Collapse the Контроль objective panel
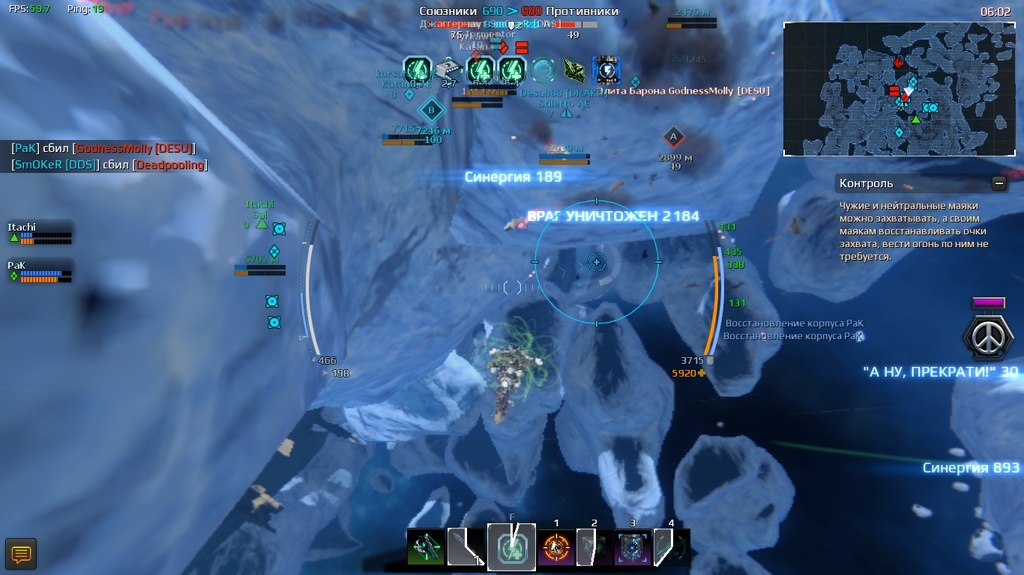Screen dimensions: 1024x575 tap(998, 183)
